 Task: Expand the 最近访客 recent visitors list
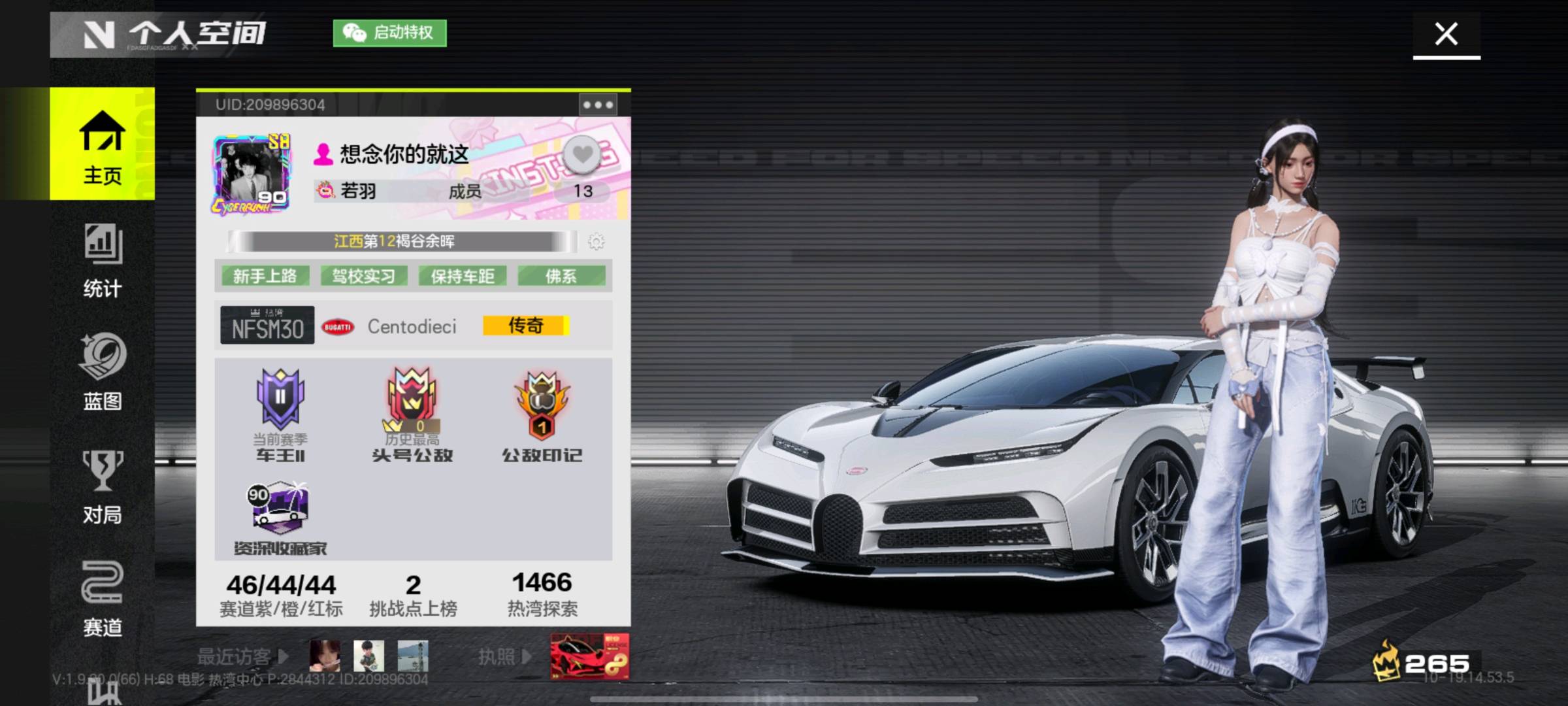(243, 656)
